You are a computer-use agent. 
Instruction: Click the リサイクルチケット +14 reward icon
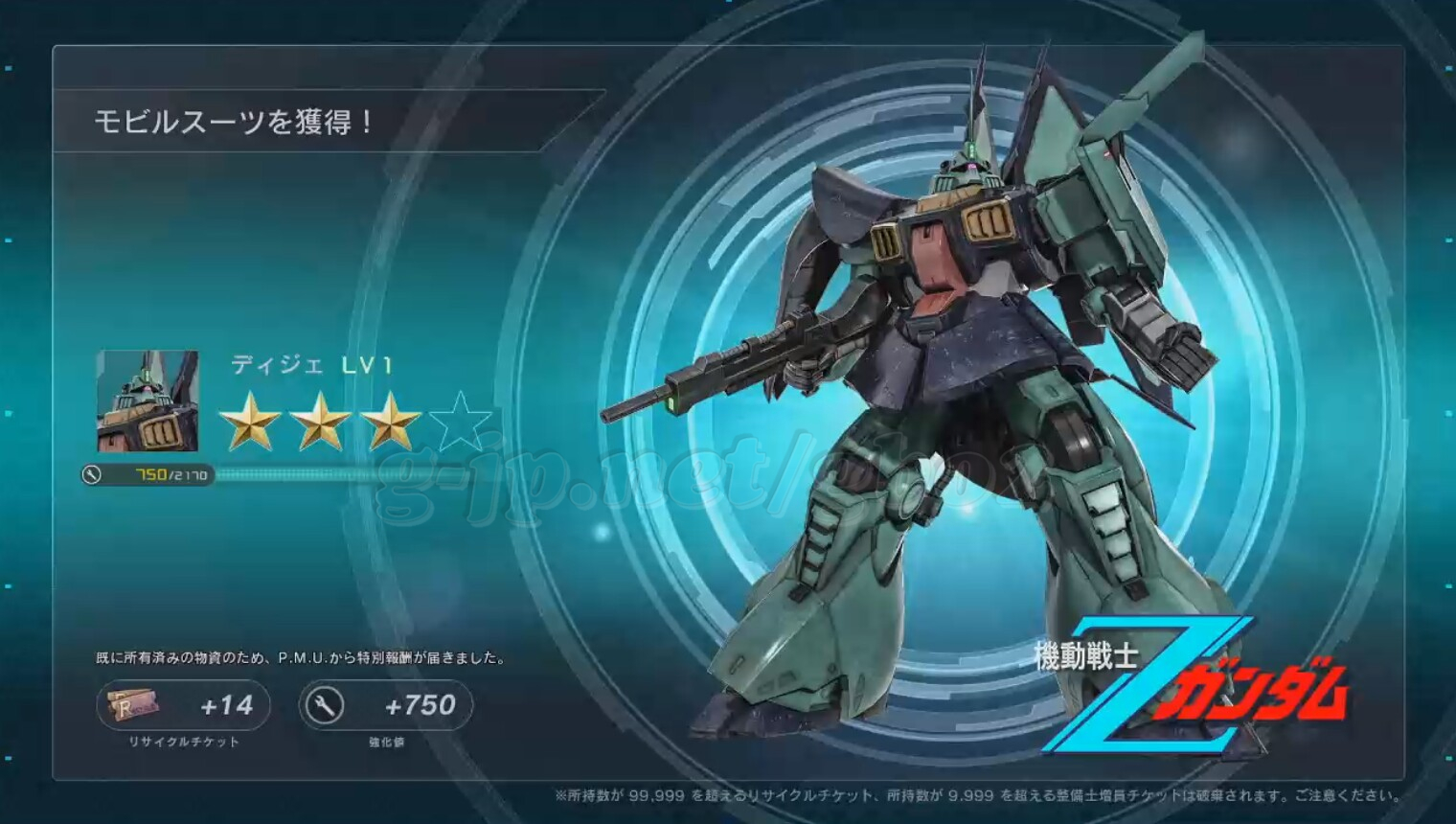click(x=132, y=705)
